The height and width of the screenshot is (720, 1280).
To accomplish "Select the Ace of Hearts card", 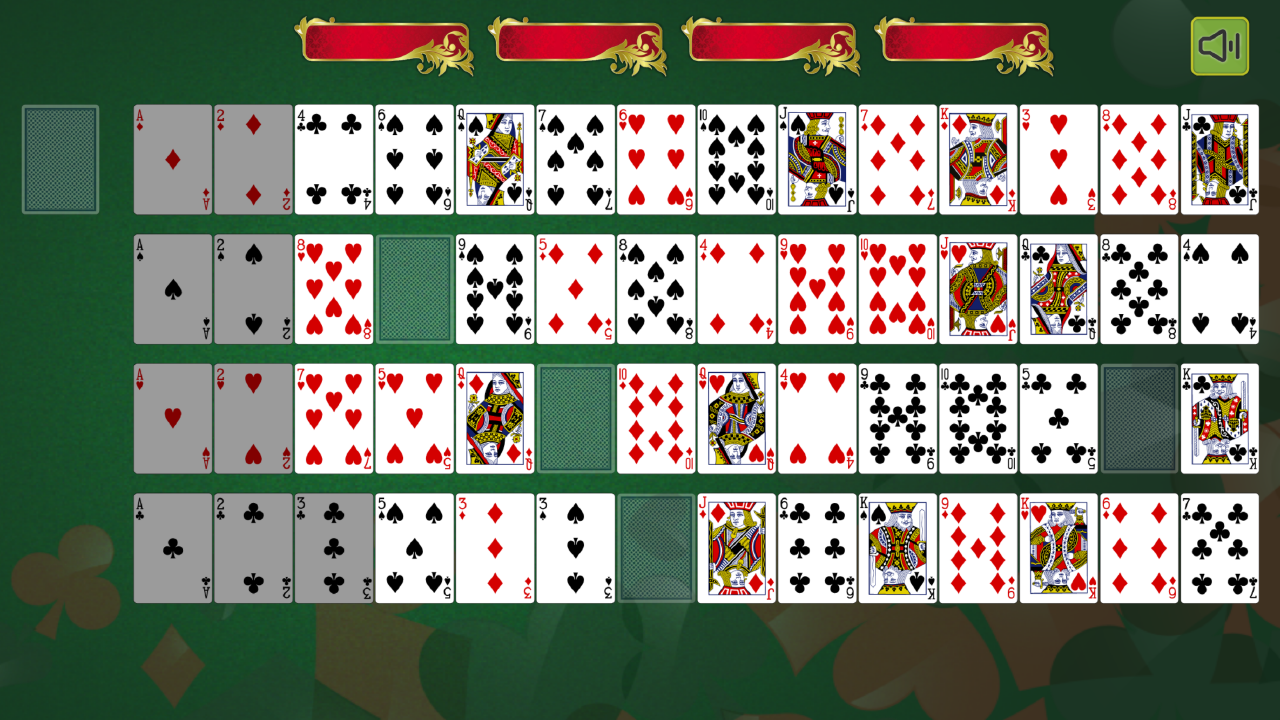I will (x=172, y=418).
